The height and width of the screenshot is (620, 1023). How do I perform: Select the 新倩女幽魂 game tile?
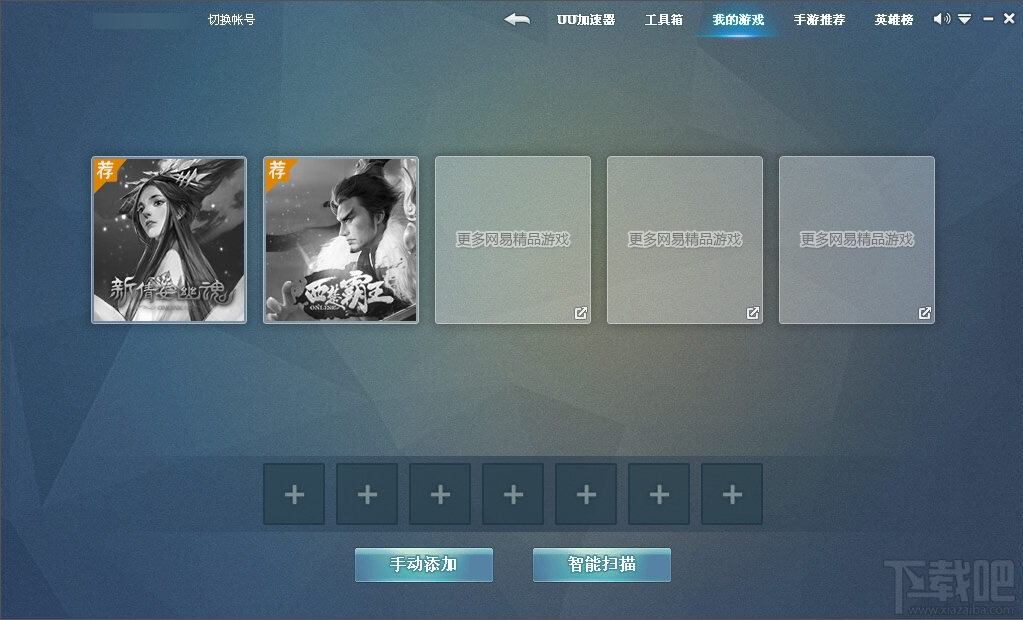[x=169, y=240]
